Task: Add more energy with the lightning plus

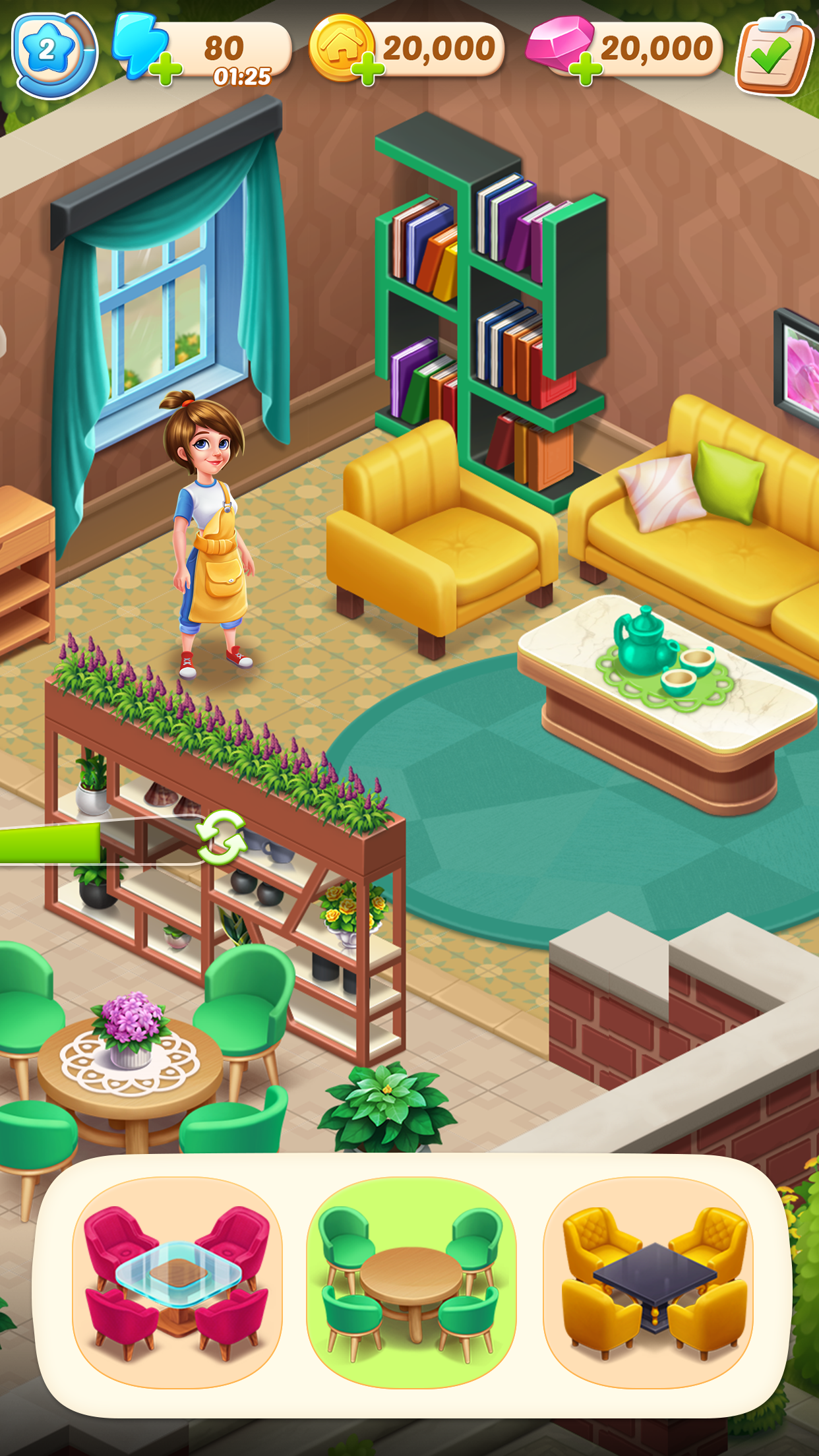Action: 166,70
